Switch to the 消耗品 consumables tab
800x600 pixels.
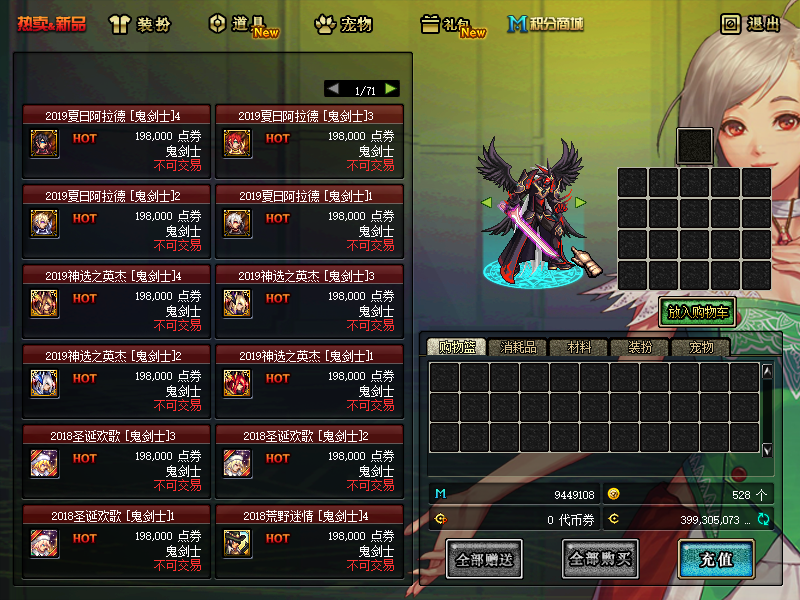point(518,347)
